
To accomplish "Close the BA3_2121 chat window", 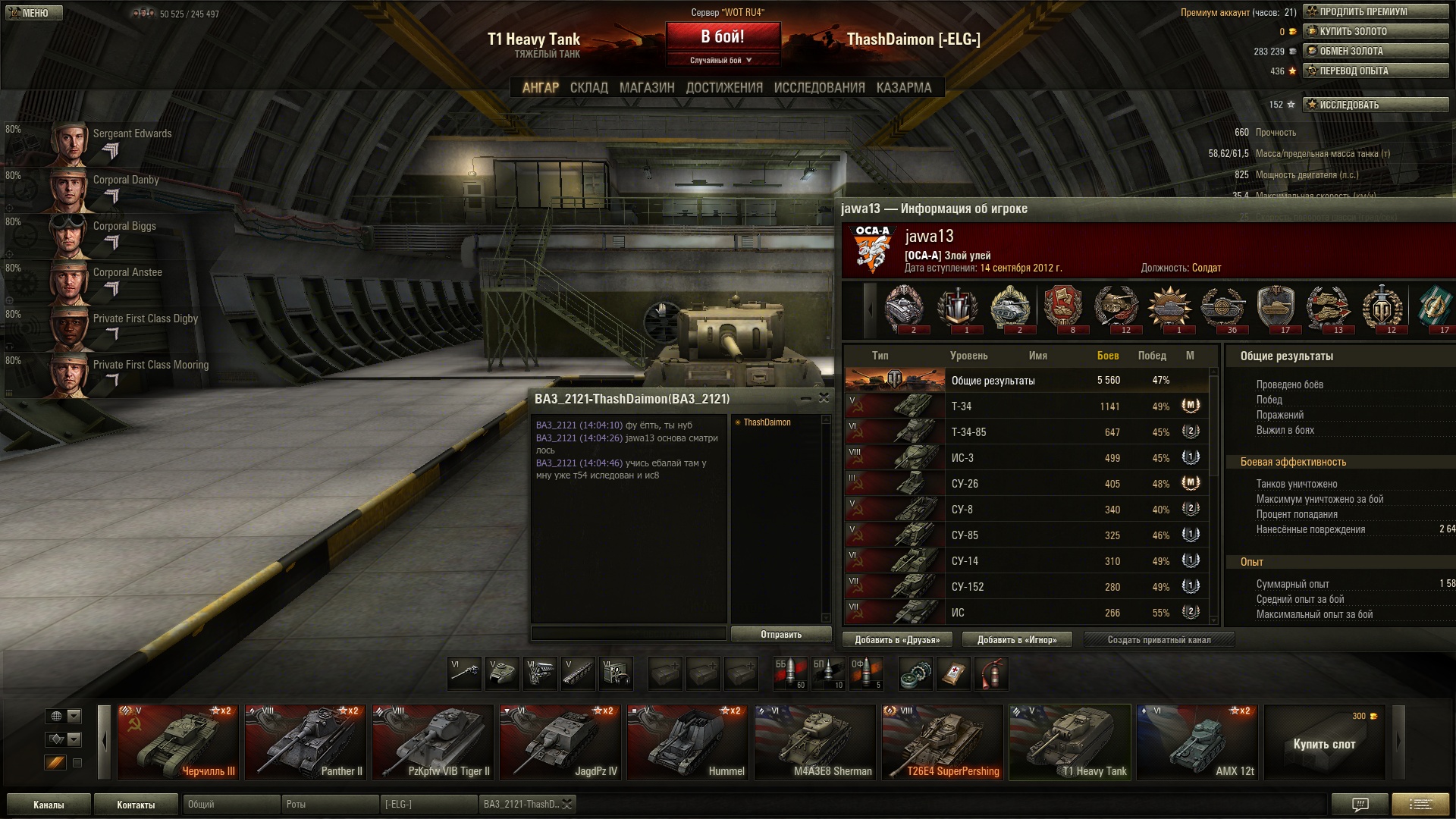I will 824,397.
